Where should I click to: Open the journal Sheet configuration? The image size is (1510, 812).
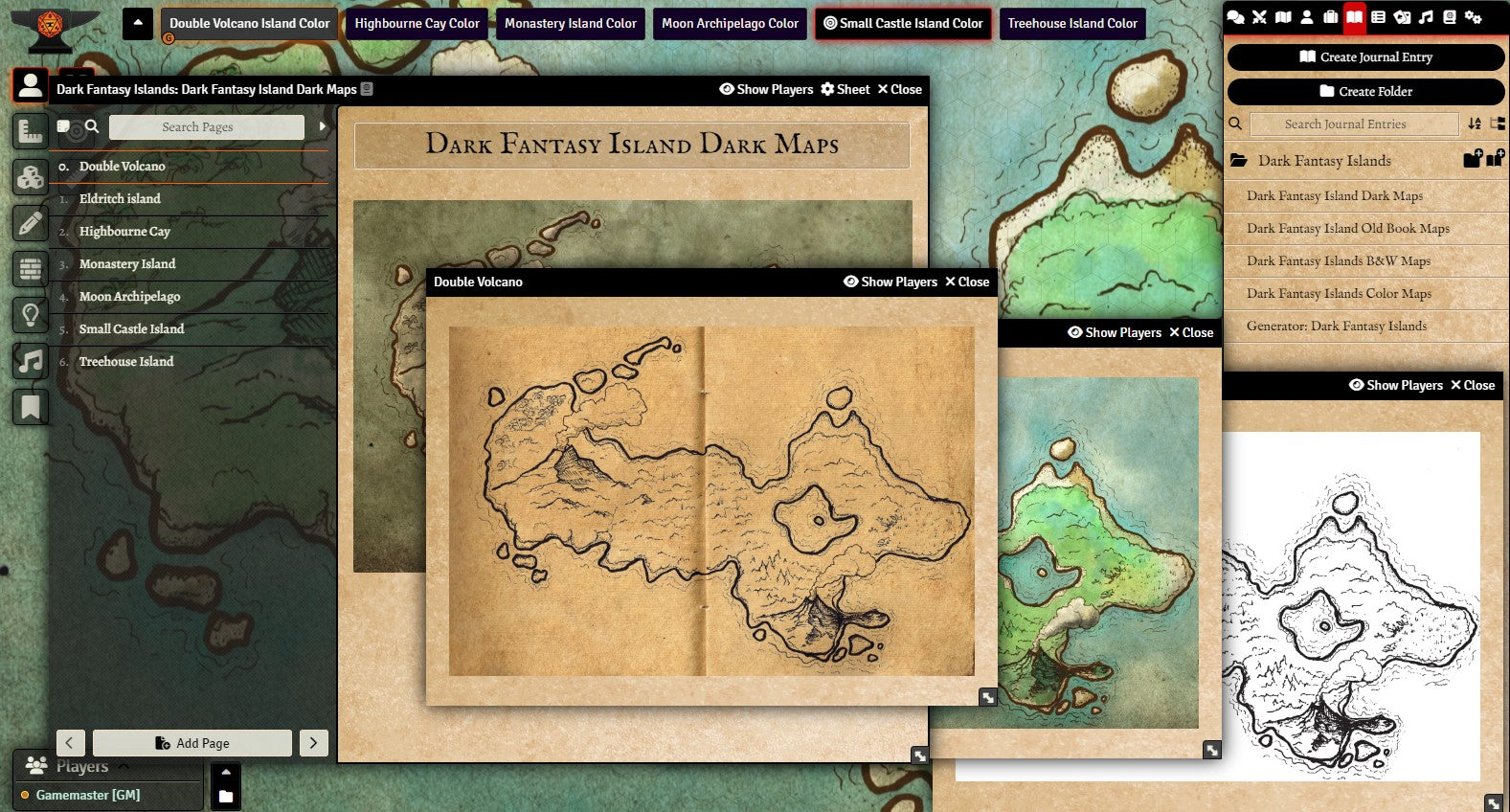coord(845,90)
